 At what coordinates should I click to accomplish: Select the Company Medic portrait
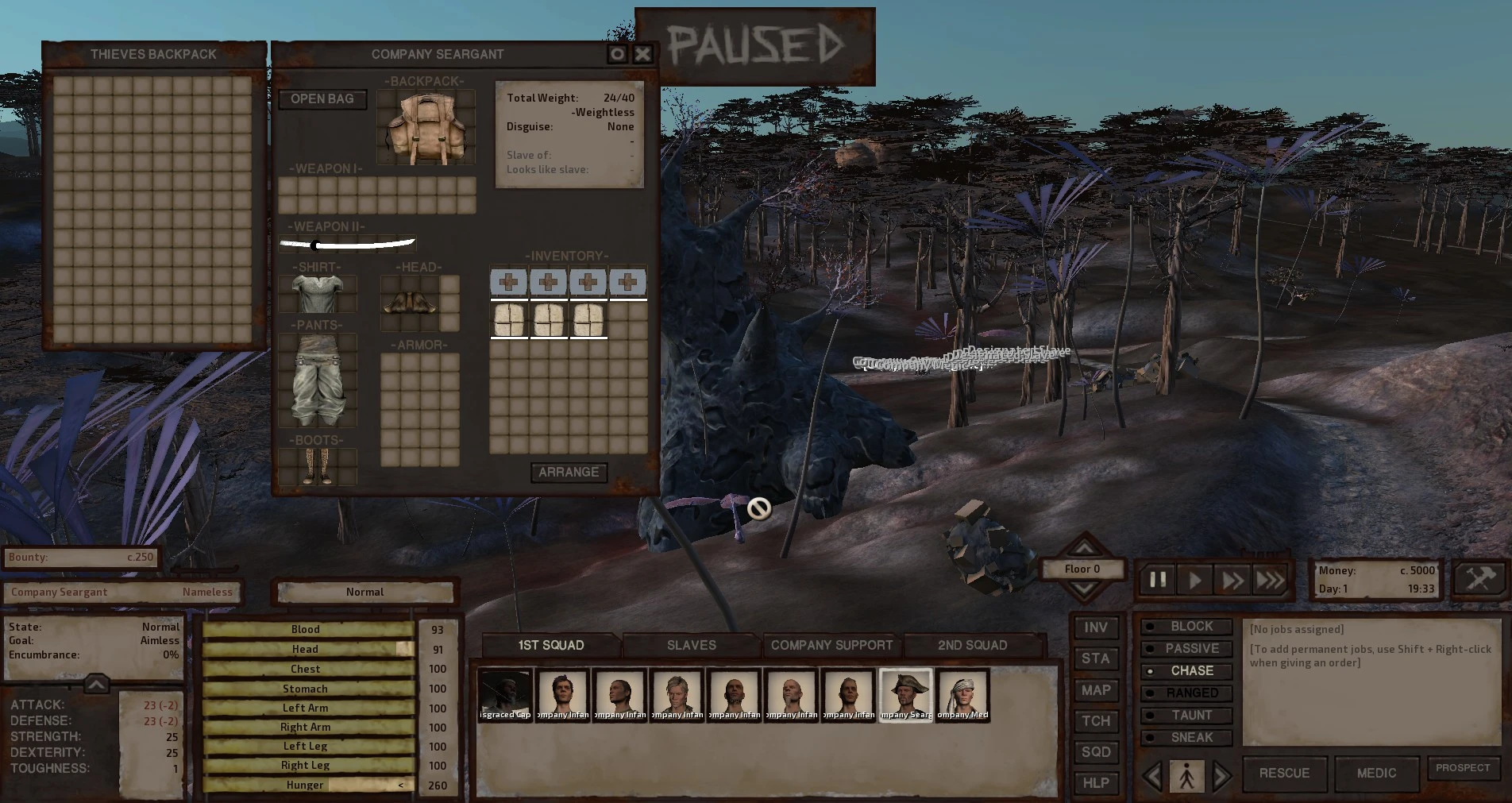click(962, 695)
